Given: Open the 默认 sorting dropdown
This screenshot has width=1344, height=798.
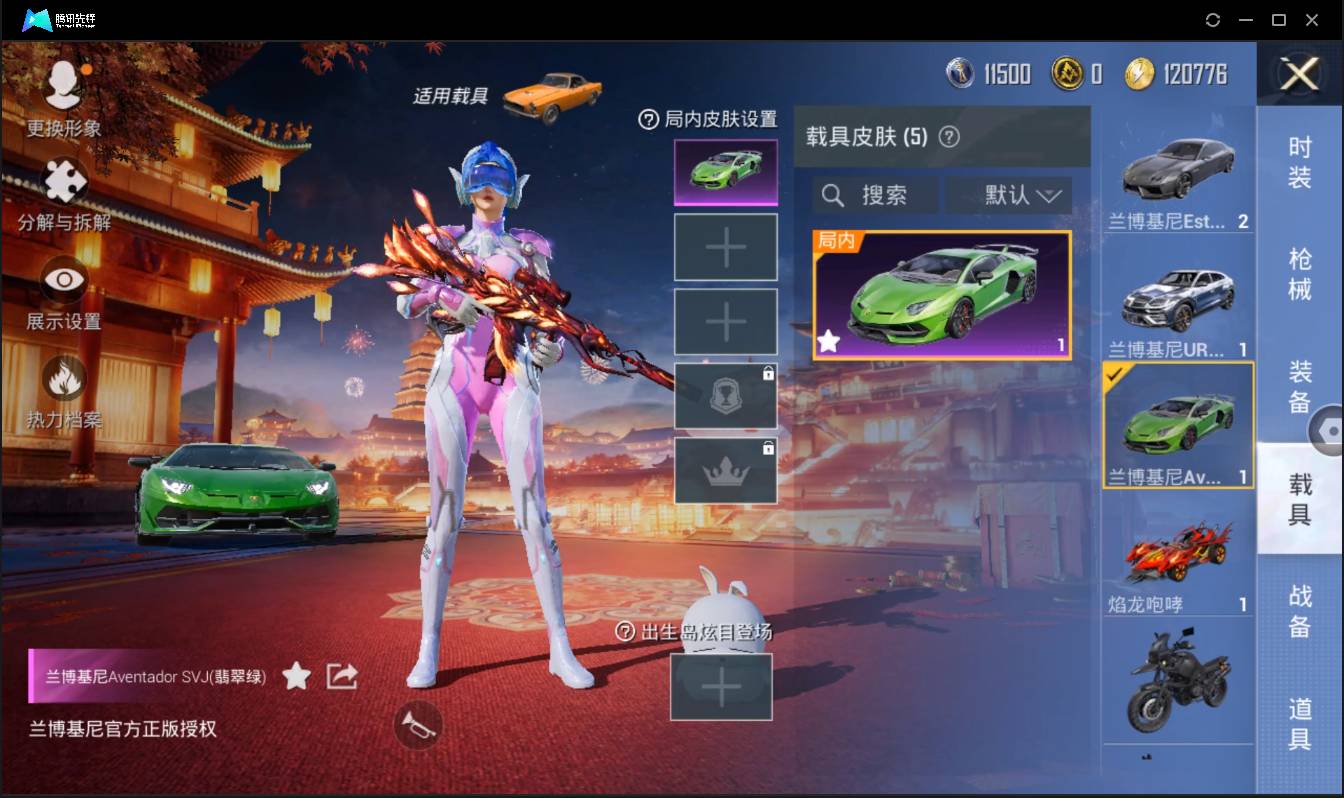Looking at the screenshot, I should pyautogui.click(x=1009, y=195).
